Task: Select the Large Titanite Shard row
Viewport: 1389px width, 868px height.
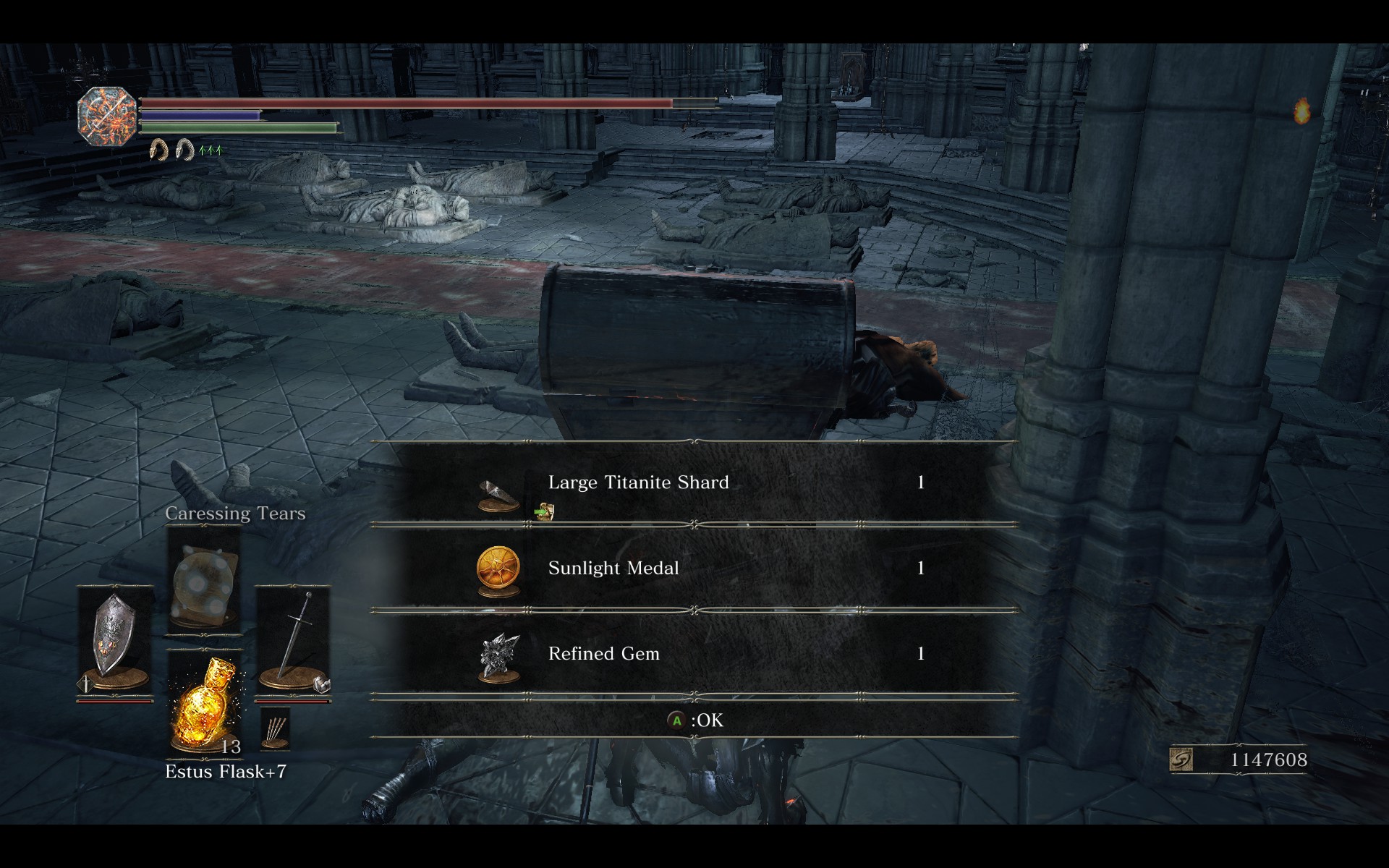Action: coord(694,482)
